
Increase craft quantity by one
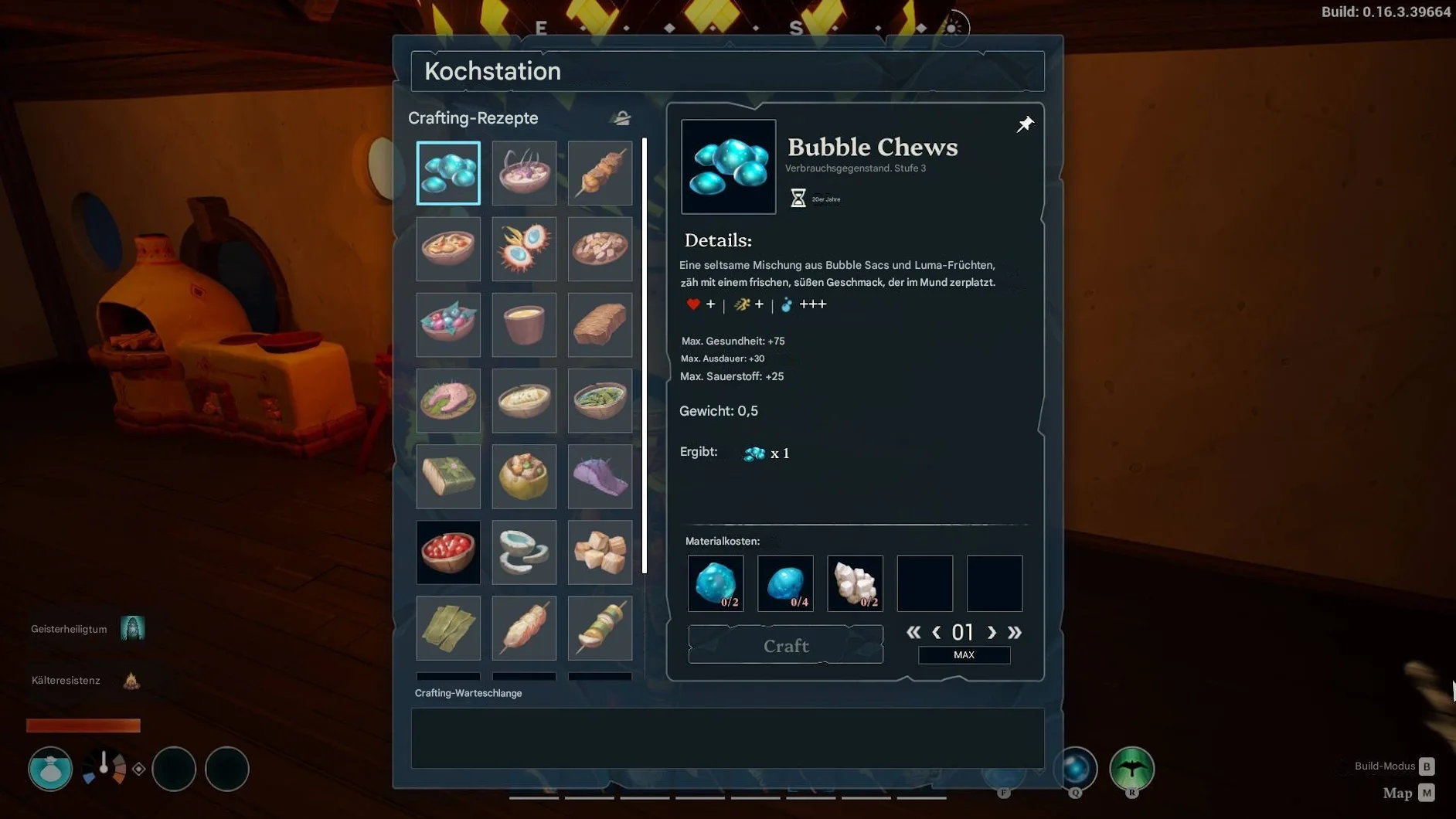[992, 632]
